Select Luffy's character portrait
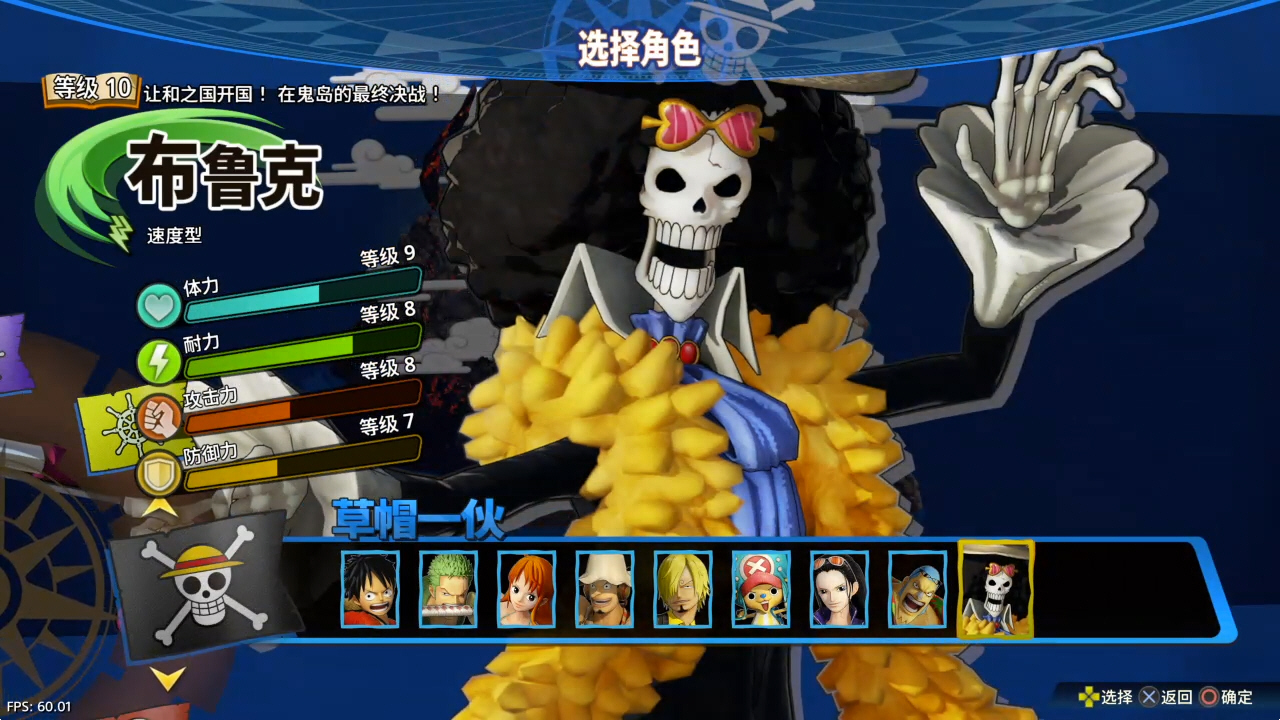1280x720 pixels. point(371,590)
